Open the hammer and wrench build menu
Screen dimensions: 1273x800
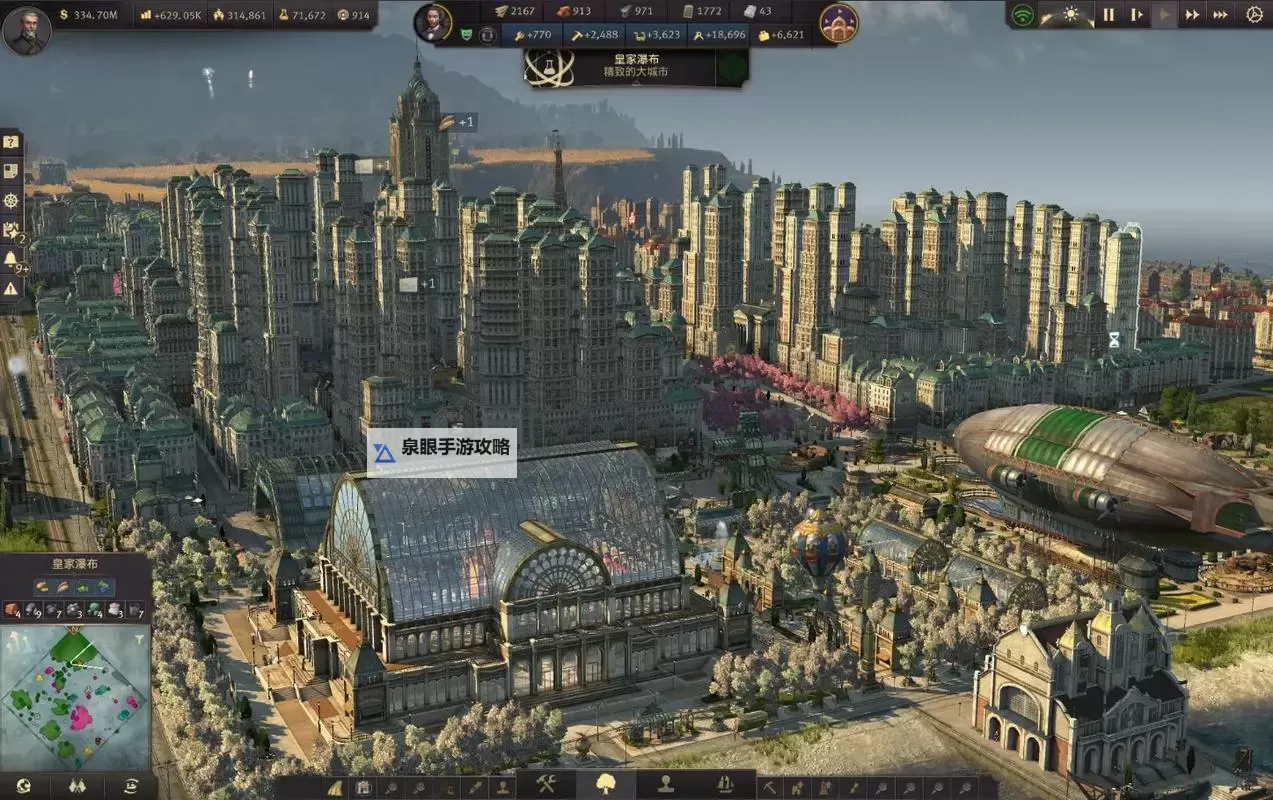[x=545, y=785]
